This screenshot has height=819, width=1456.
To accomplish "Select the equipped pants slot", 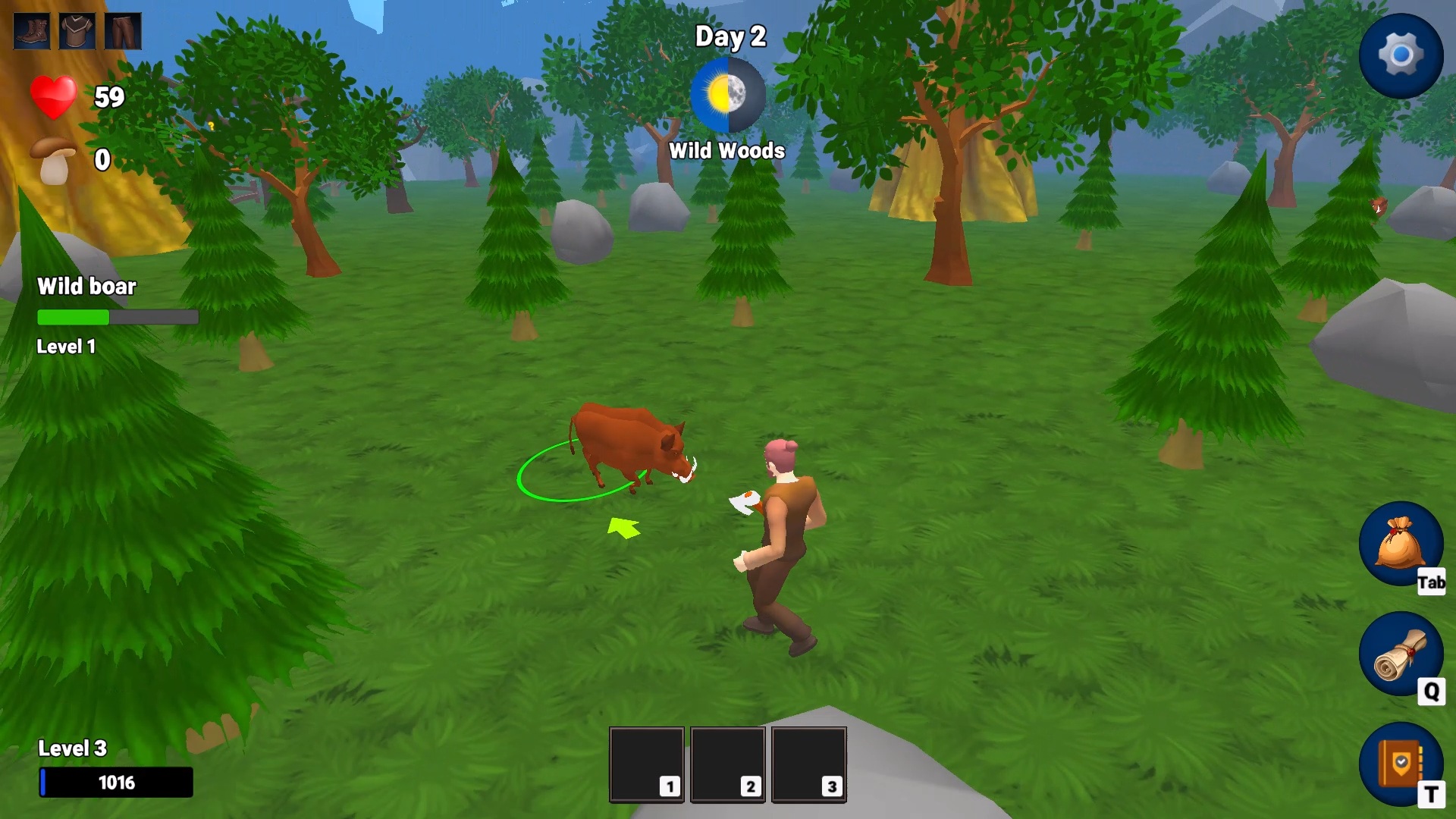I will [123, 31].
